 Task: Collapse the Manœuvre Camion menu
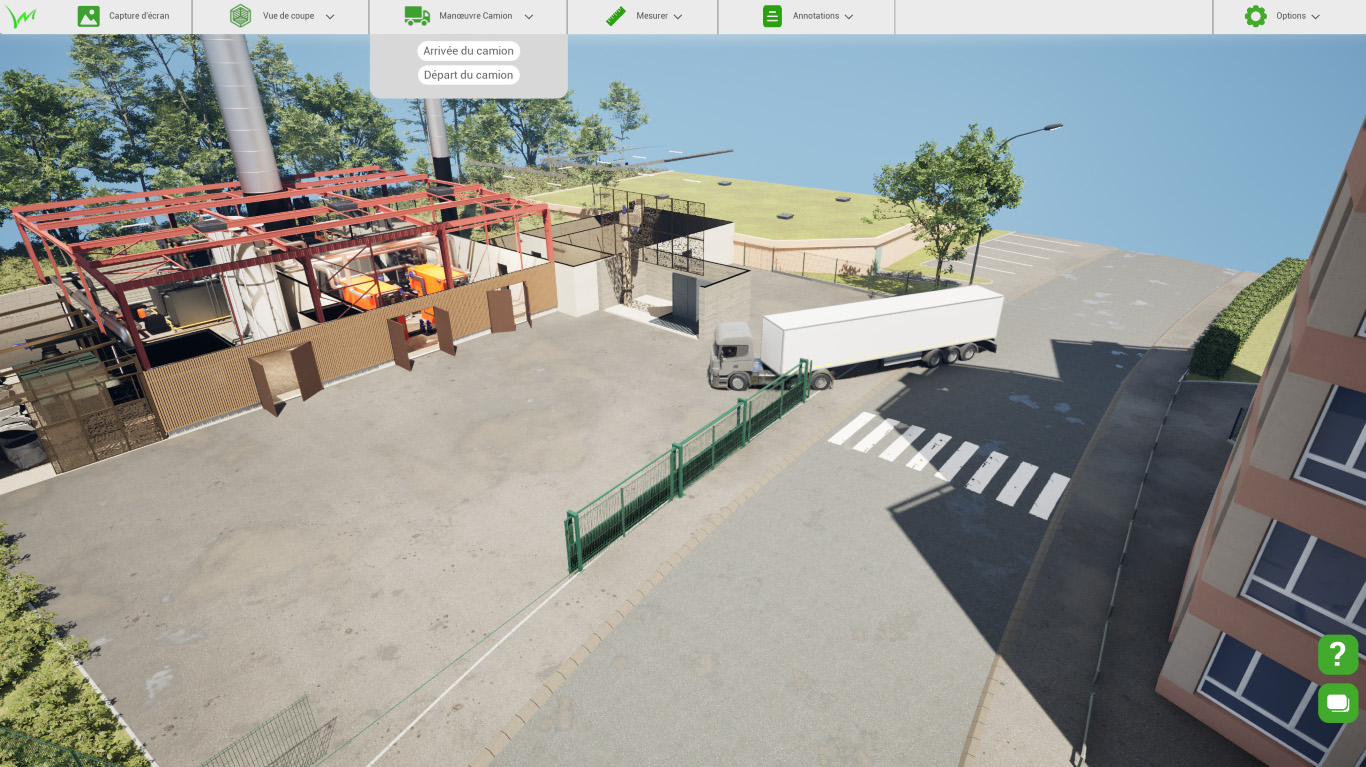[x=468, y=16]
